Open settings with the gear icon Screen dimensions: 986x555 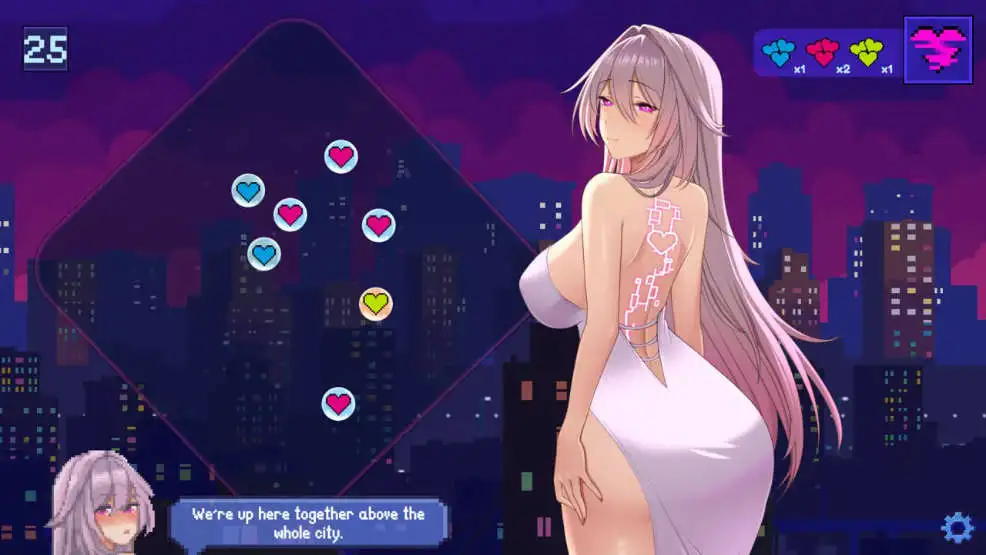click(x=957, y=526)
